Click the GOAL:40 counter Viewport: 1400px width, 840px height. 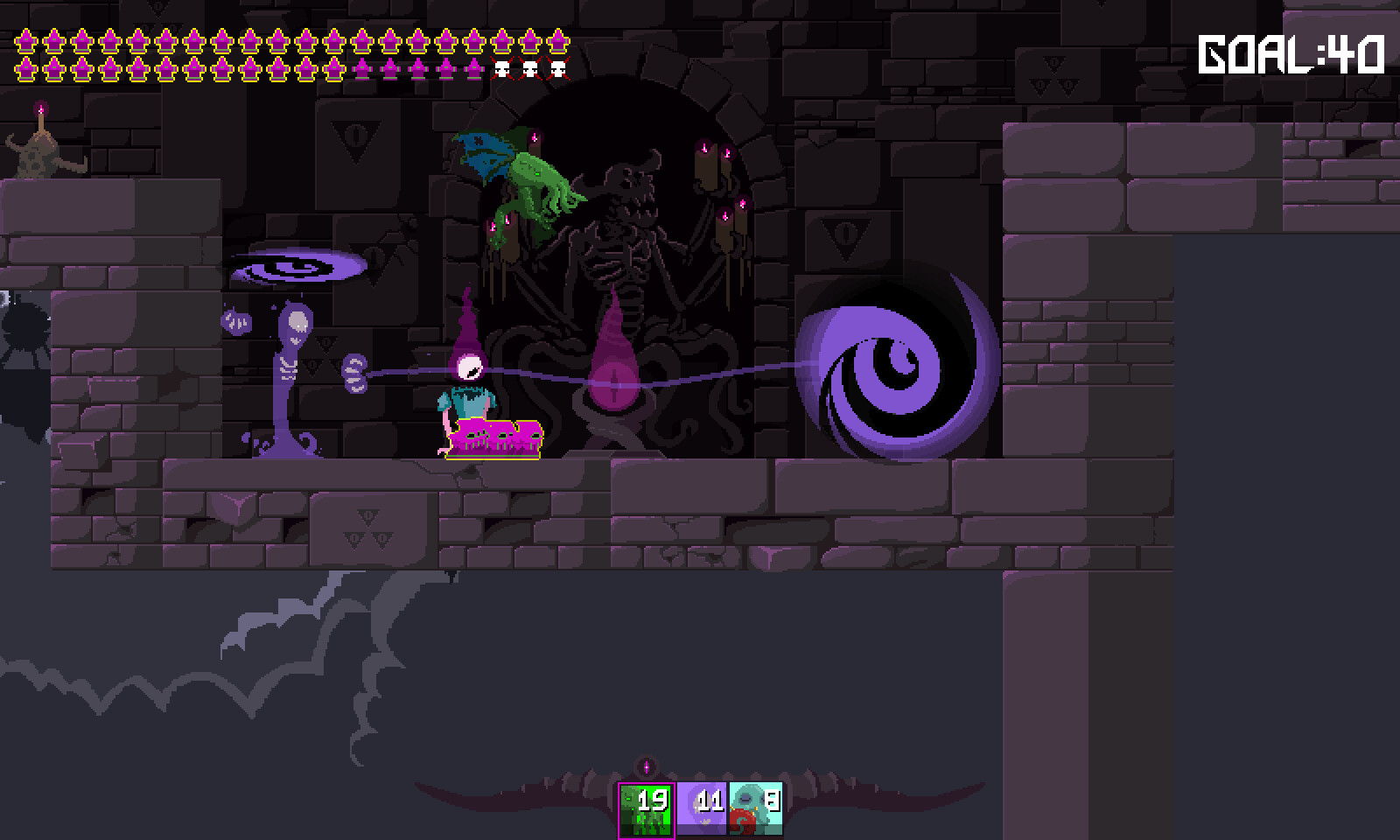[x=1289, y=54]
